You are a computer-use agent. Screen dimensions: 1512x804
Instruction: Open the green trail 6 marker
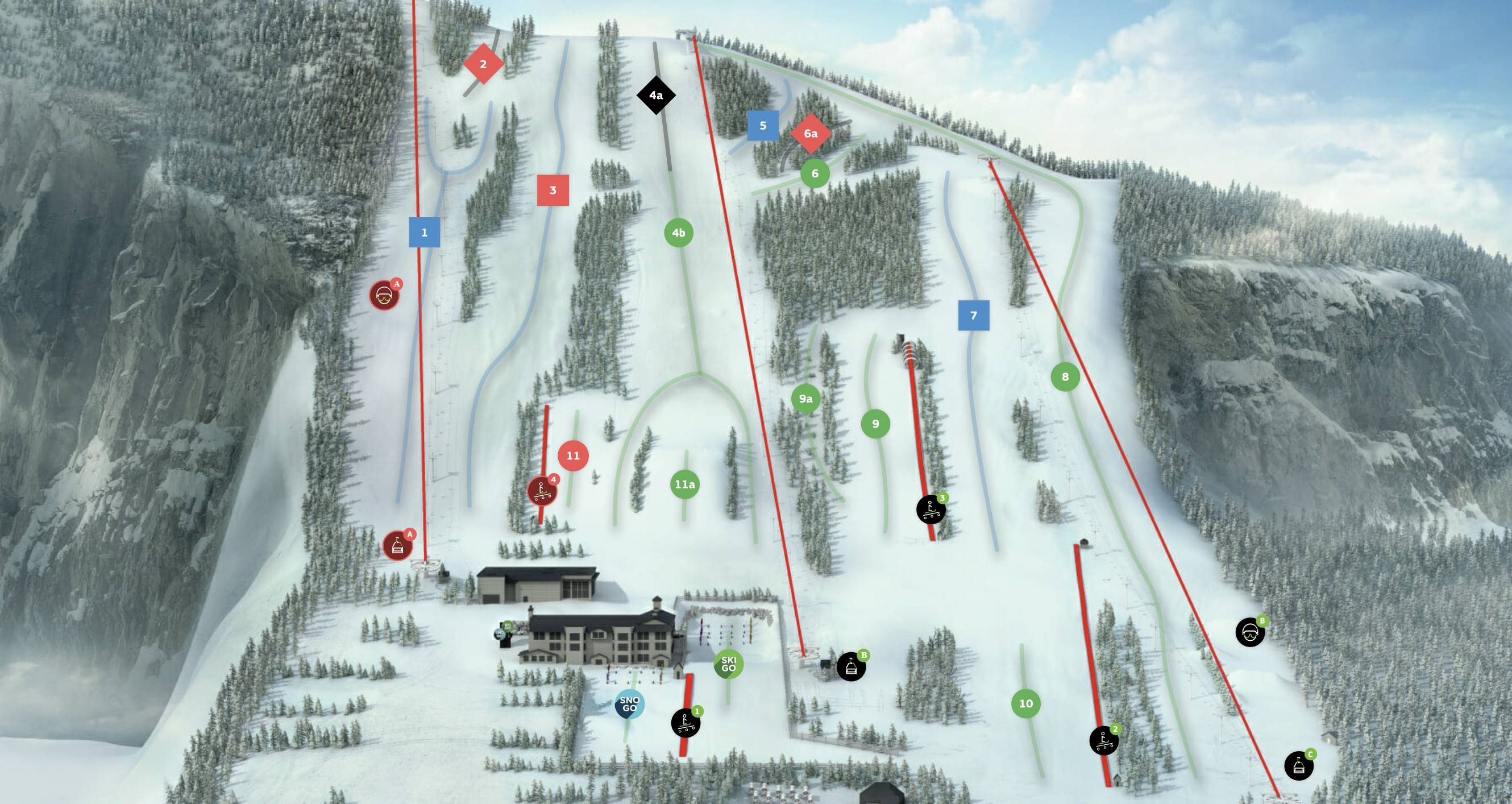815,173
